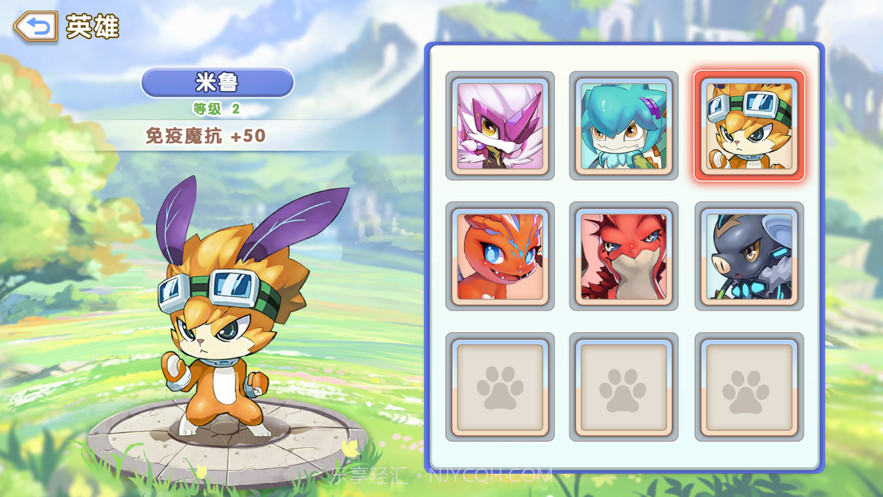The width and height of the screenshot is (883, 497).
Task: Select the orange goggles cat hero portrait
Action: pos(749,126)
